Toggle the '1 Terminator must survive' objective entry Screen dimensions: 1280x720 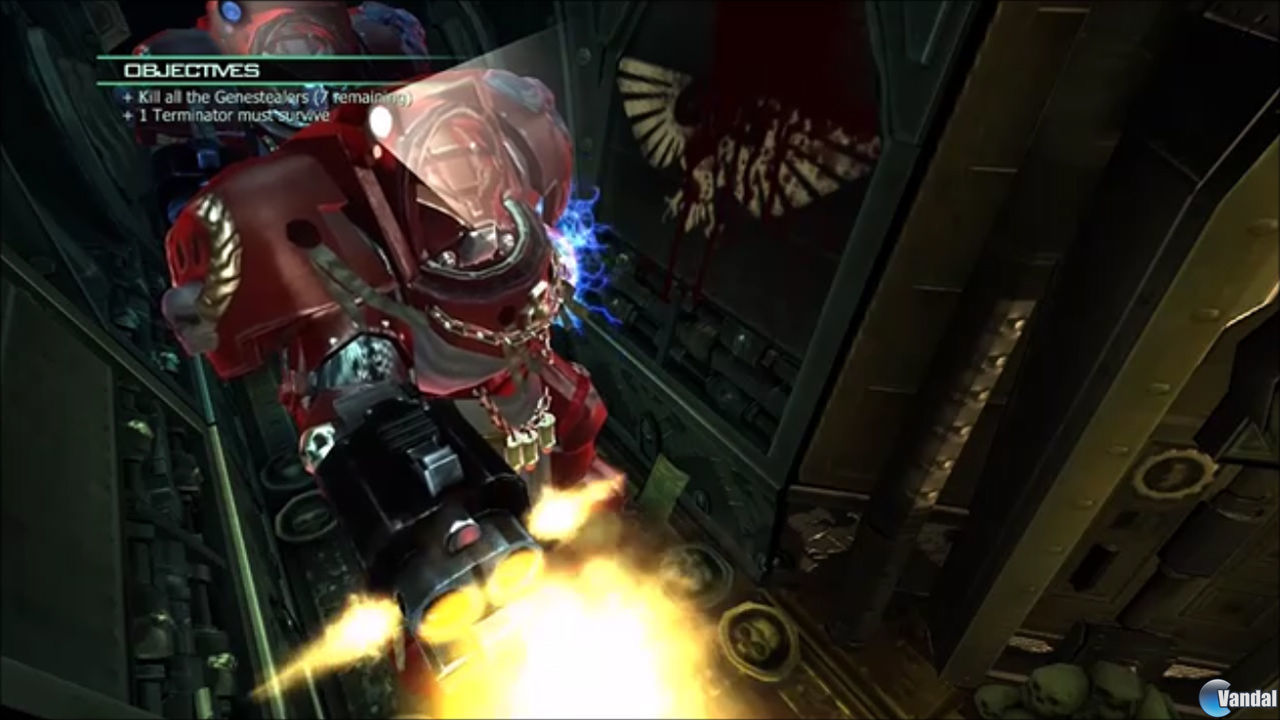tap(232, 116)
